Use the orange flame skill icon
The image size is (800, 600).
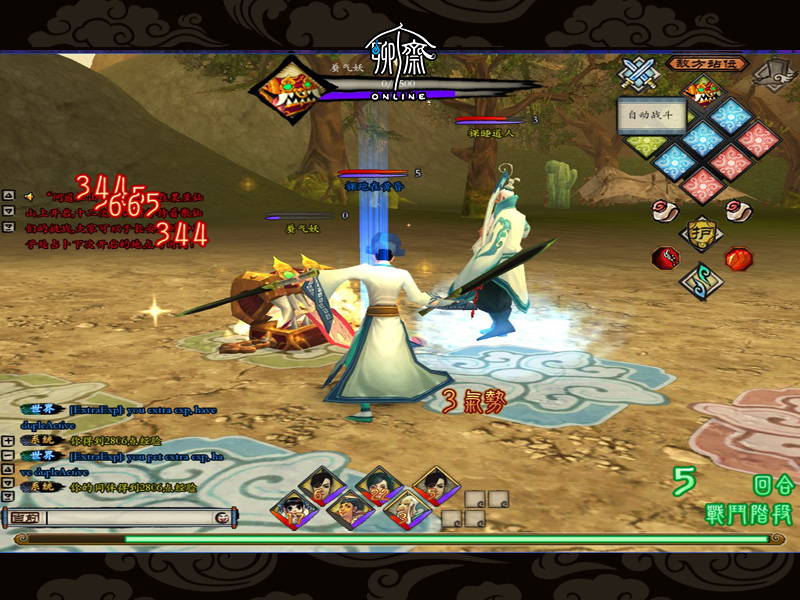738,258
